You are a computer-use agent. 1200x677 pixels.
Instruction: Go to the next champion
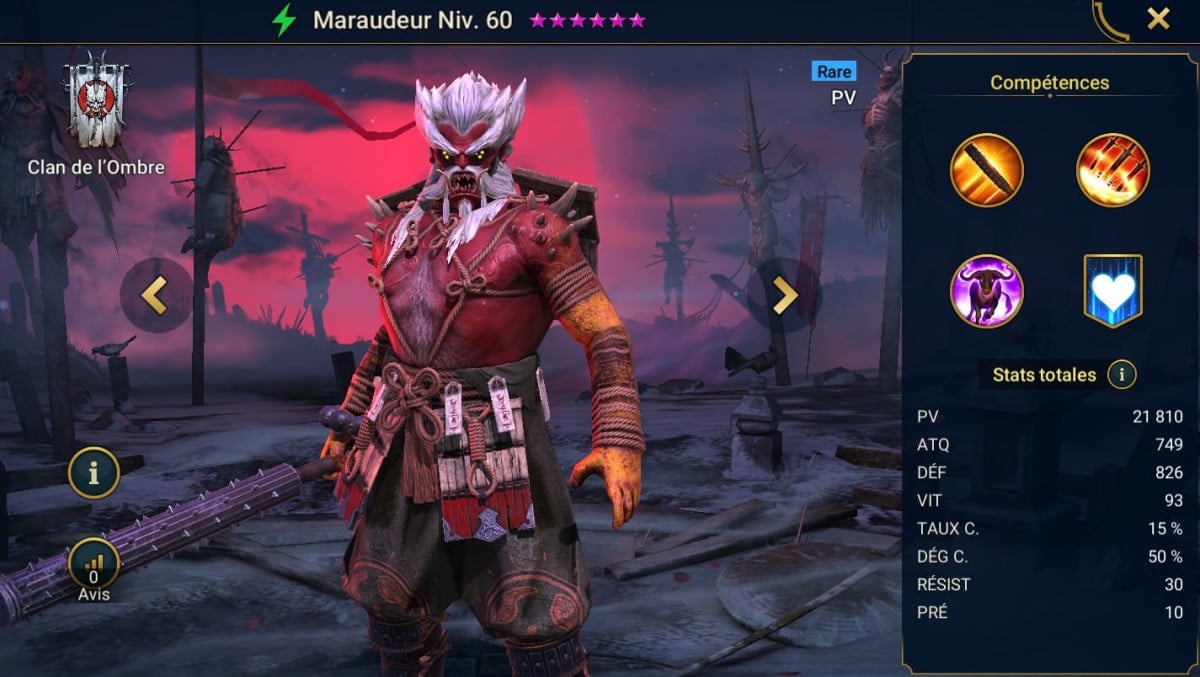pos(784,295)
